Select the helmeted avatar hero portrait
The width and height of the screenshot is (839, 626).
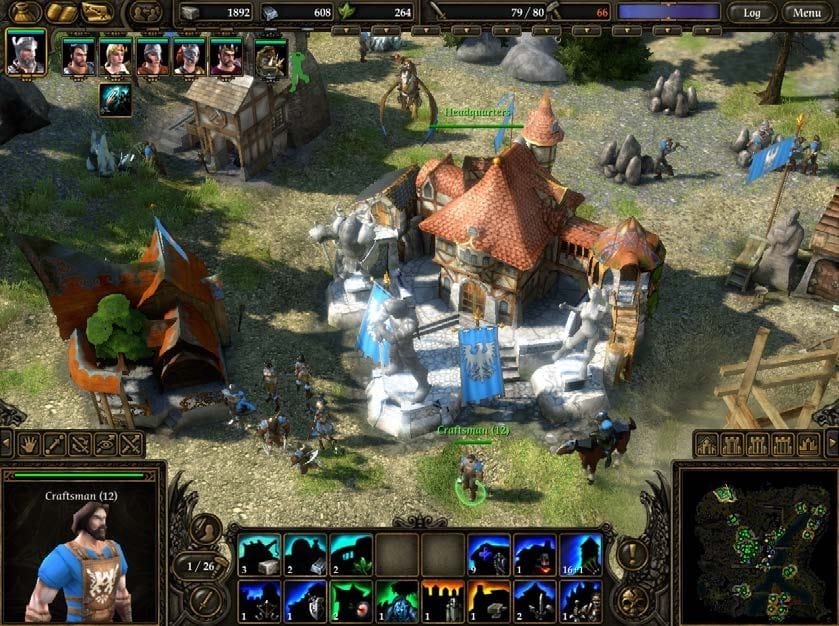click(x=26, y=52)
